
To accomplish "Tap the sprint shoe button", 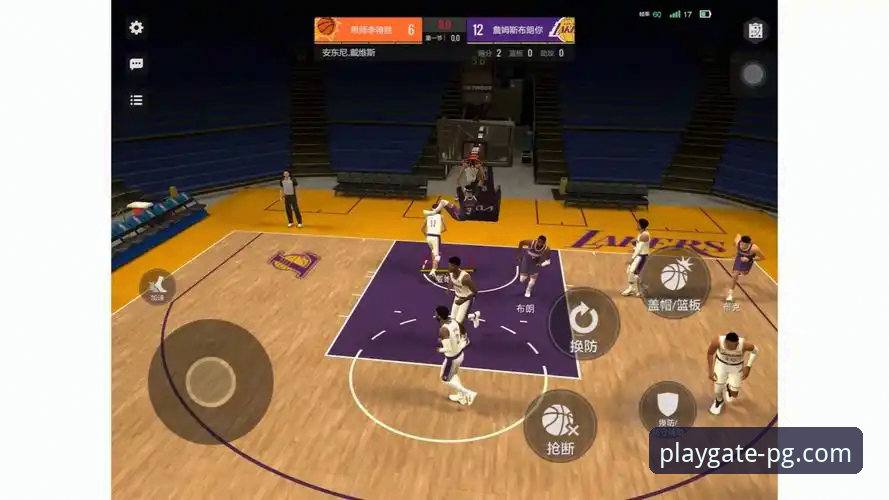I will 157,287.
